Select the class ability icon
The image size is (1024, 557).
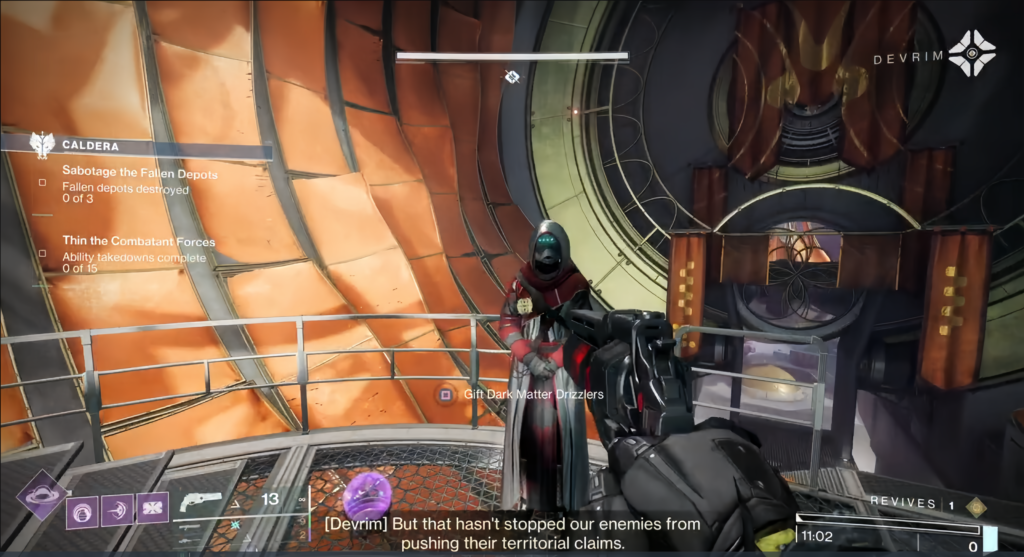coord(152,510)
